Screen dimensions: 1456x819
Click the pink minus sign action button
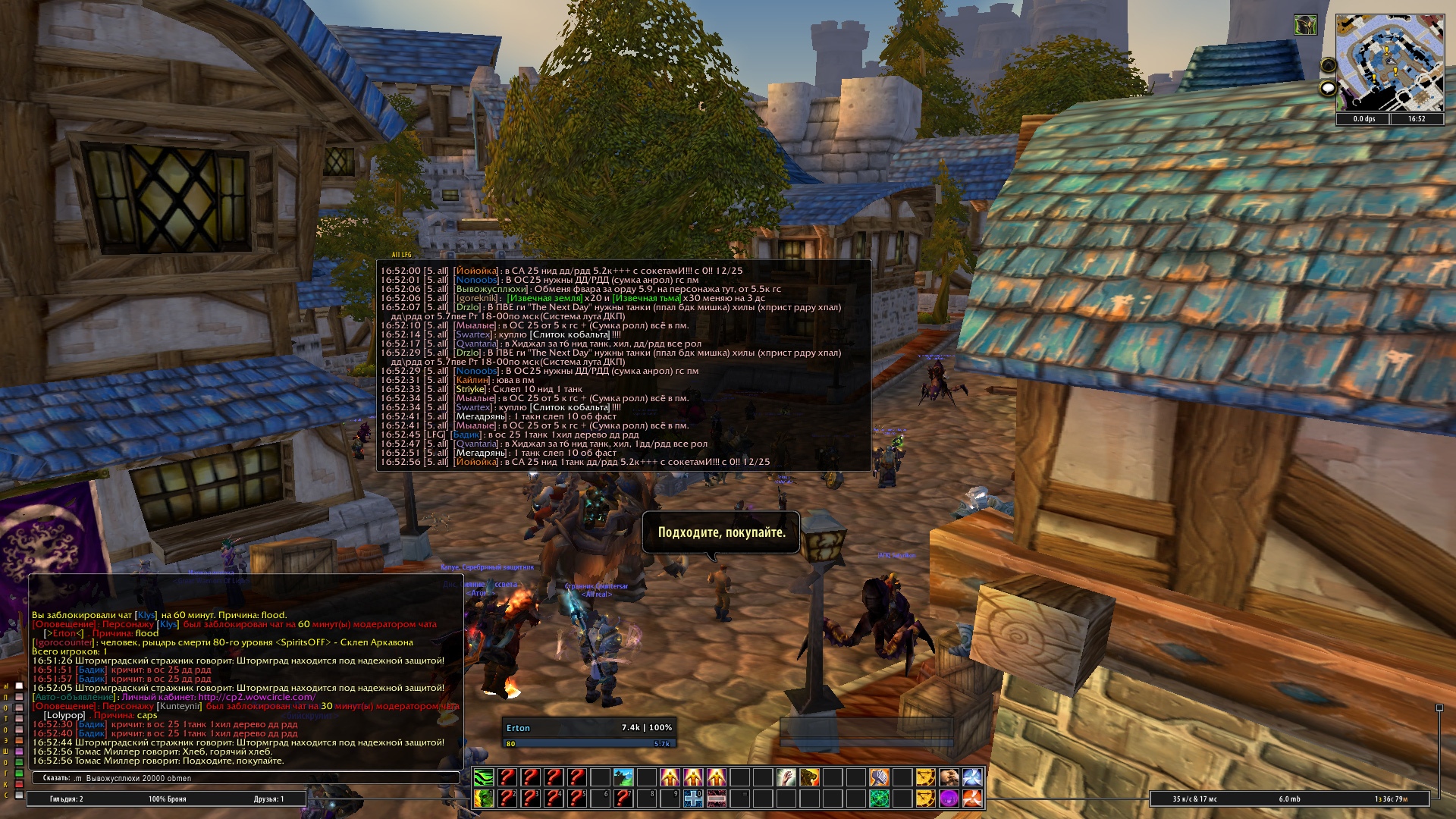pos(717,798)
